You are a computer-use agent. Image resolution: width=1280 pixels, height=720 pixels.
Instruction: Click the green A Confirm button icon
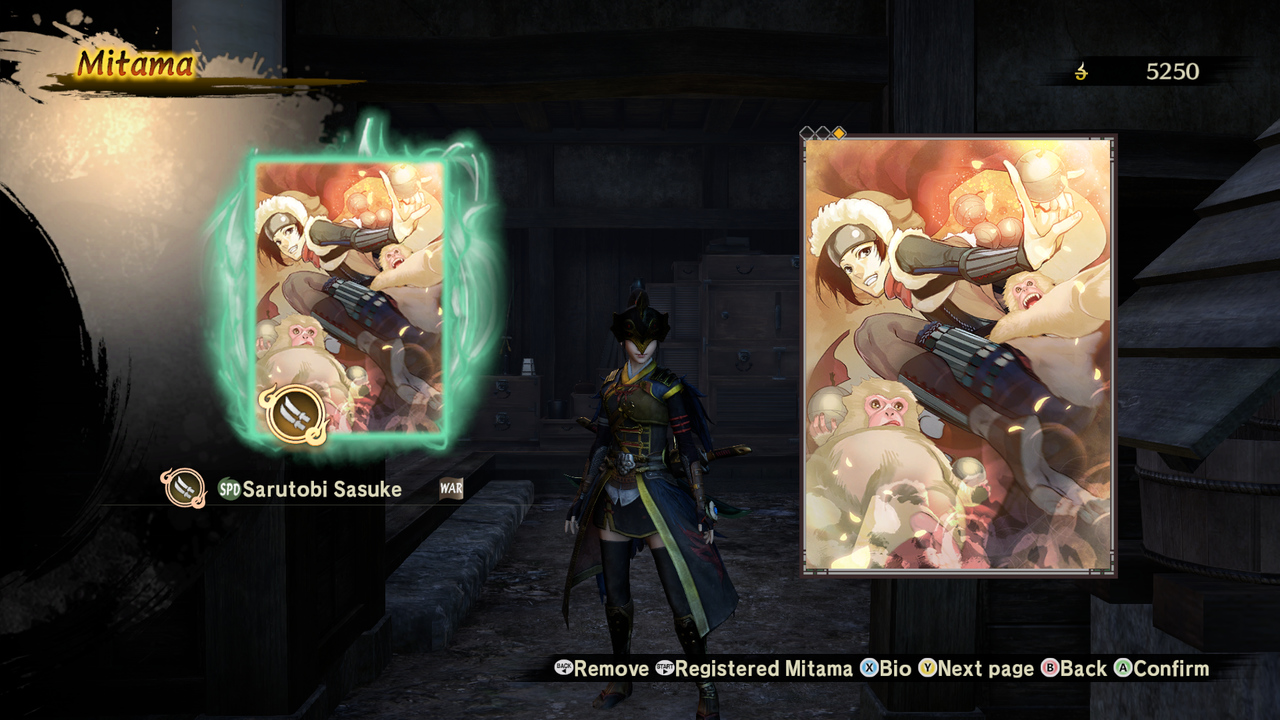point(1122,668)
